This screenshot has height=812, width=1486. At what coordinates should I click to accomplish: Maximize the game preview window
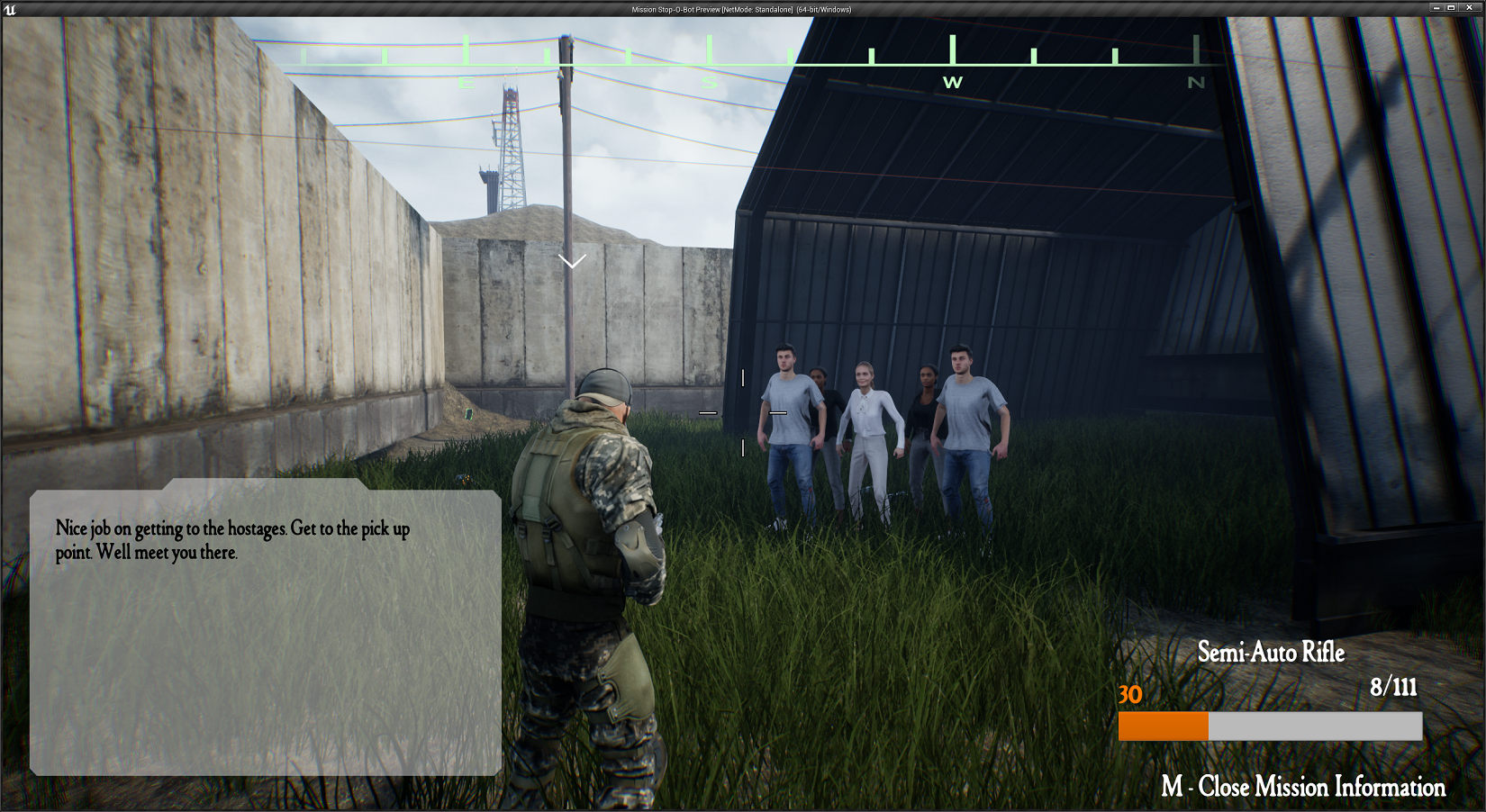1451,8
